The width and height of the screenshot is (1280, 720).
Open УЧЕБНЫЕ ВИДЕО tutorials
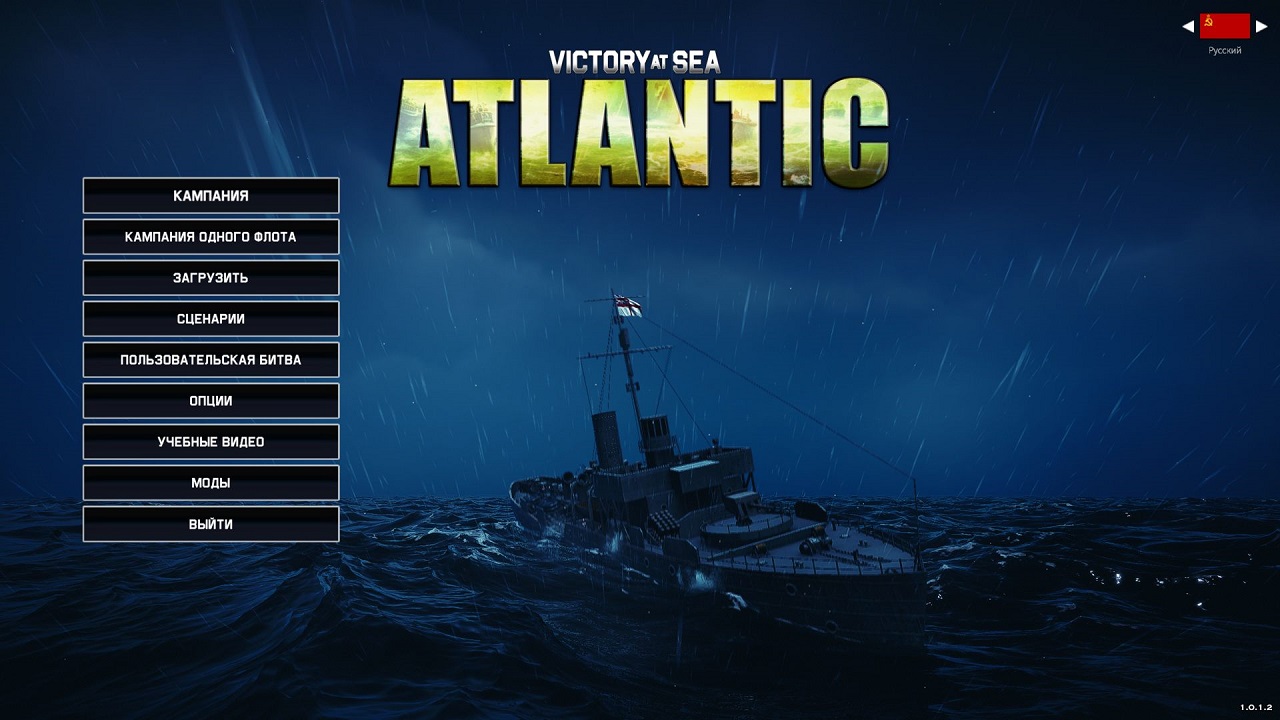tap(210, 441)
